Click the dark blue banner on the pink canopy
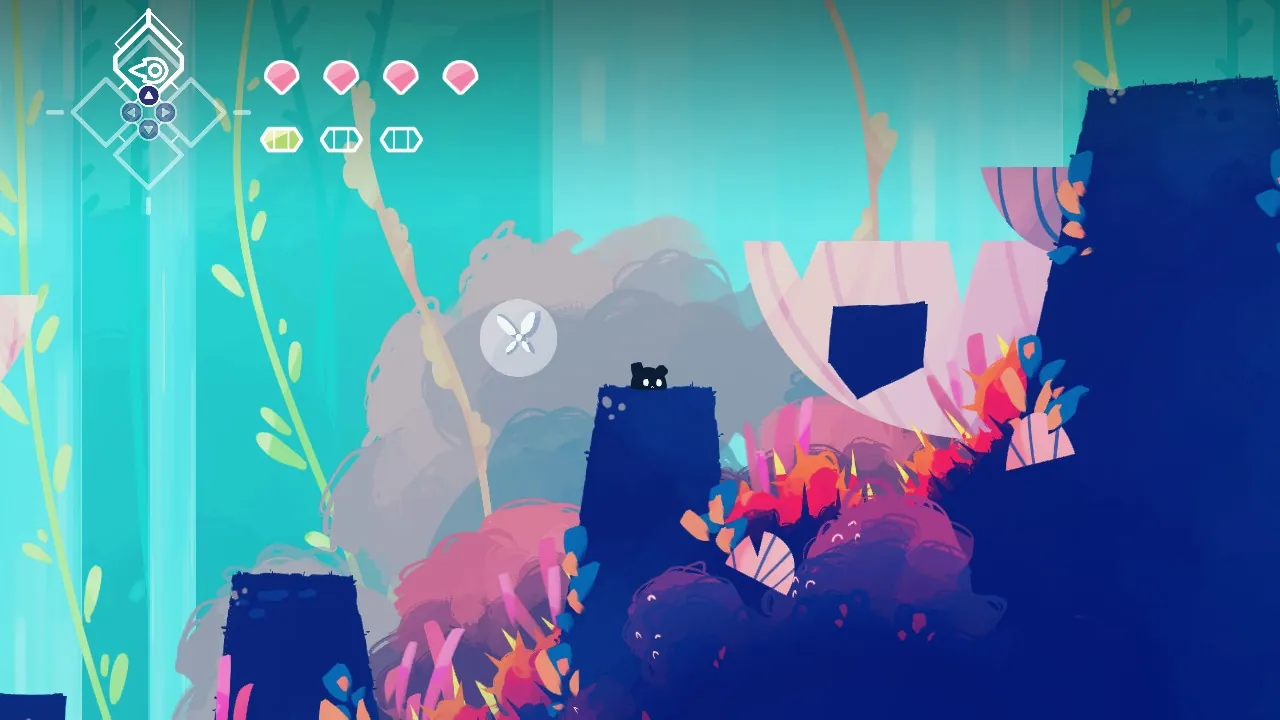The height and width of the screenshot is (720, 1280). point(877,340)
